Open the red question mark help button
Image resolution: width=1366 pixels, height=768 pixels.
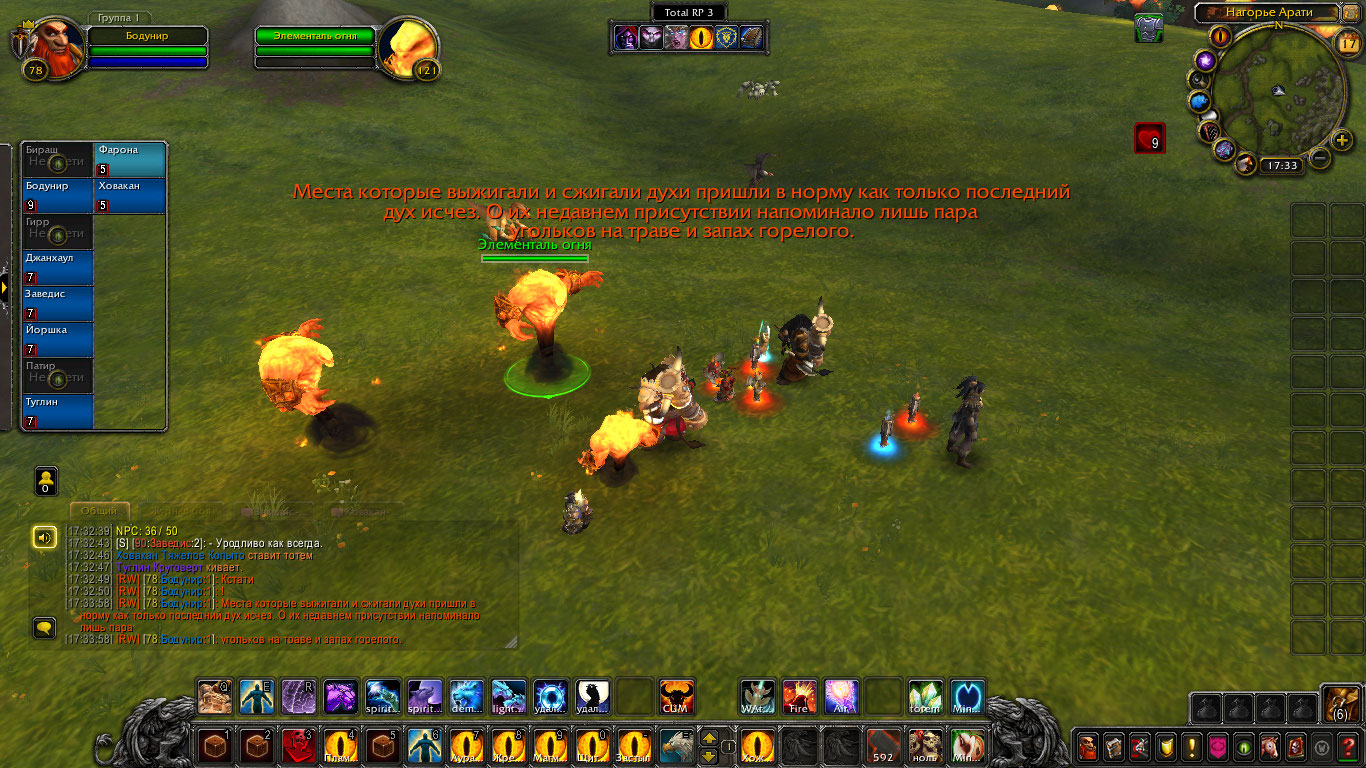(x=1347, y=746)
